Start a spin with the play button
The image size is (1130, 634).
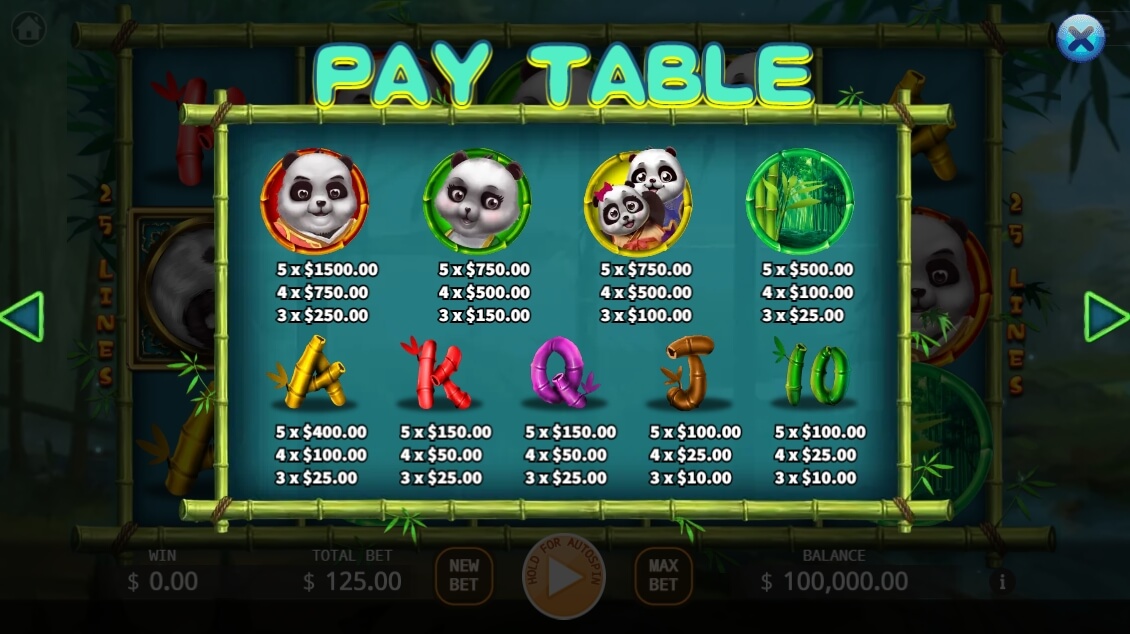(564, 577)
